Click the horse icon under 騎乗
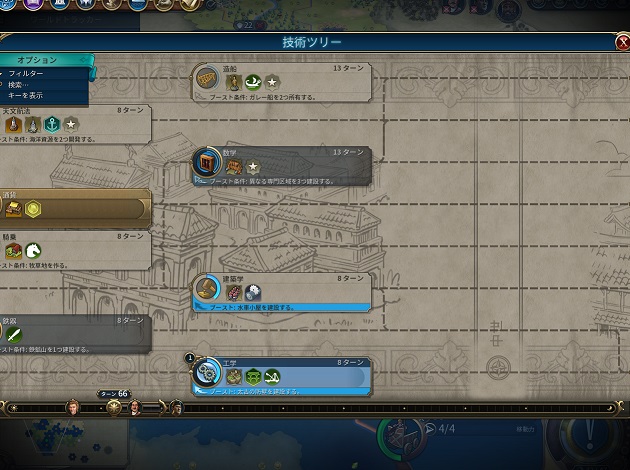 point(33,251)
